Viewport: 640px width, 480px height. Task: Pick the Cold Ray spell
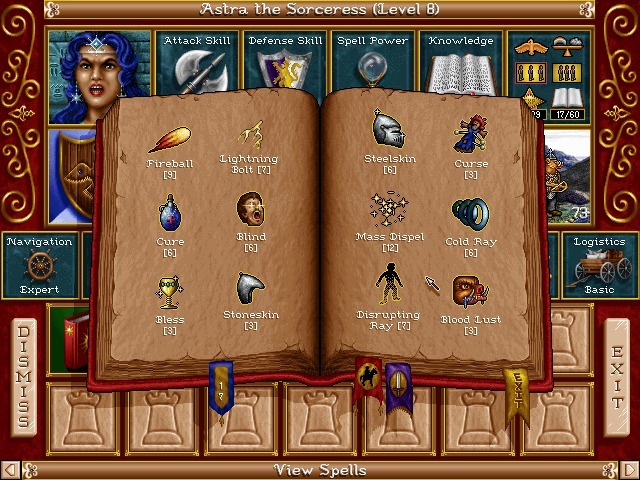pyautogui.click(x=470, y=212)
